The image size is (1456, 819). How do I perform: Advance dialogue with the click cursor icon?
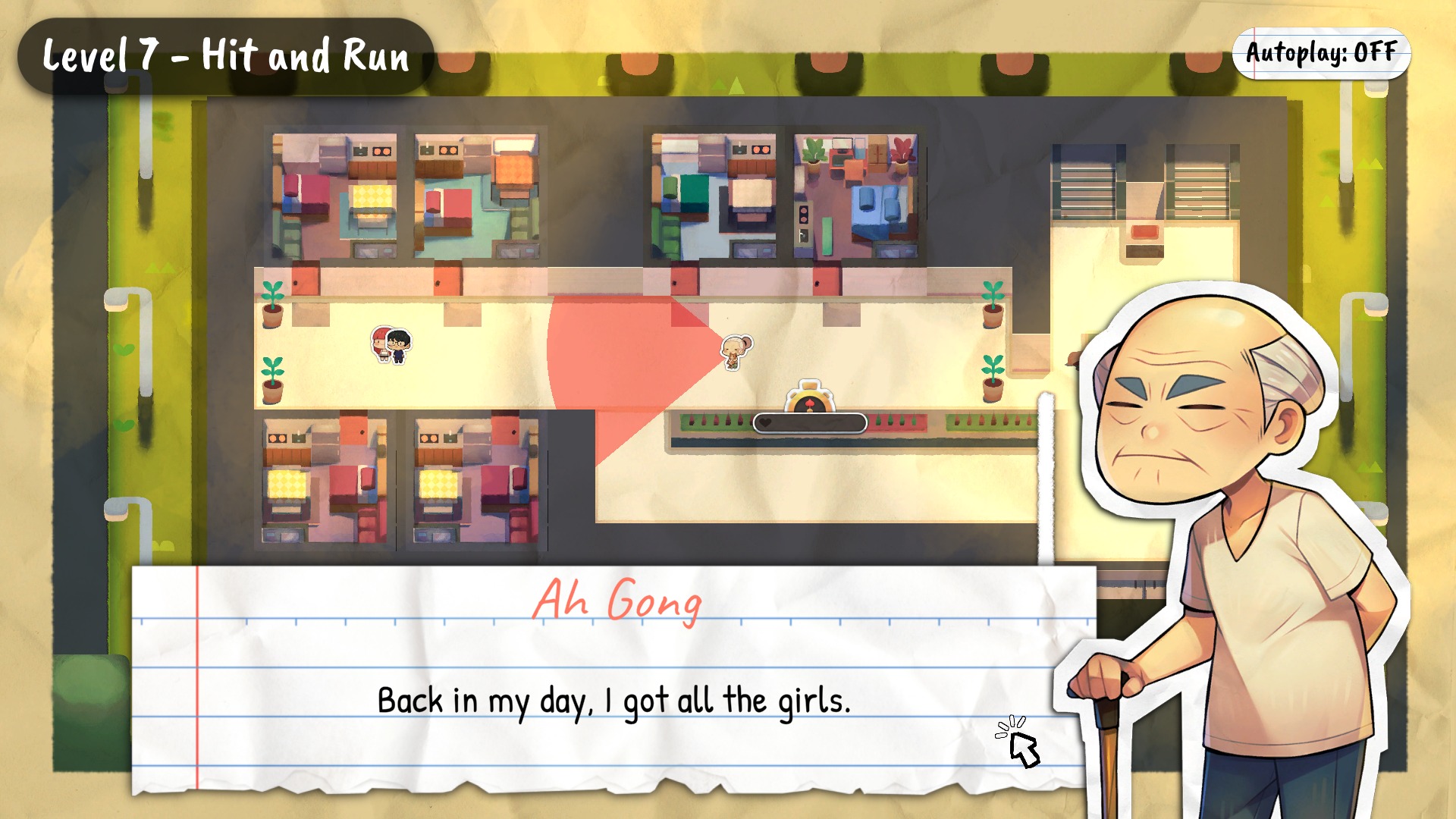tap(1018, 742)
